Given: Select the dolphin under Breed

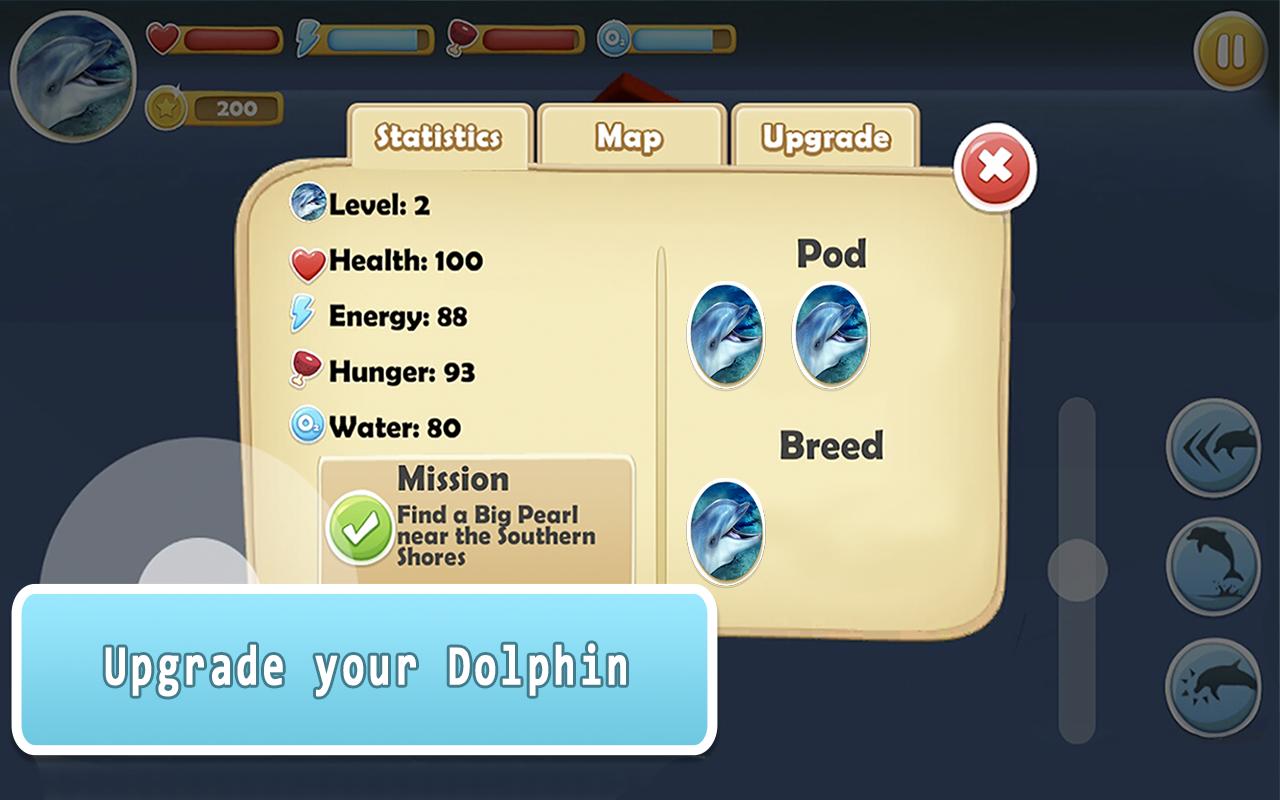Looking at the screenshot, I should click(727, 534).
